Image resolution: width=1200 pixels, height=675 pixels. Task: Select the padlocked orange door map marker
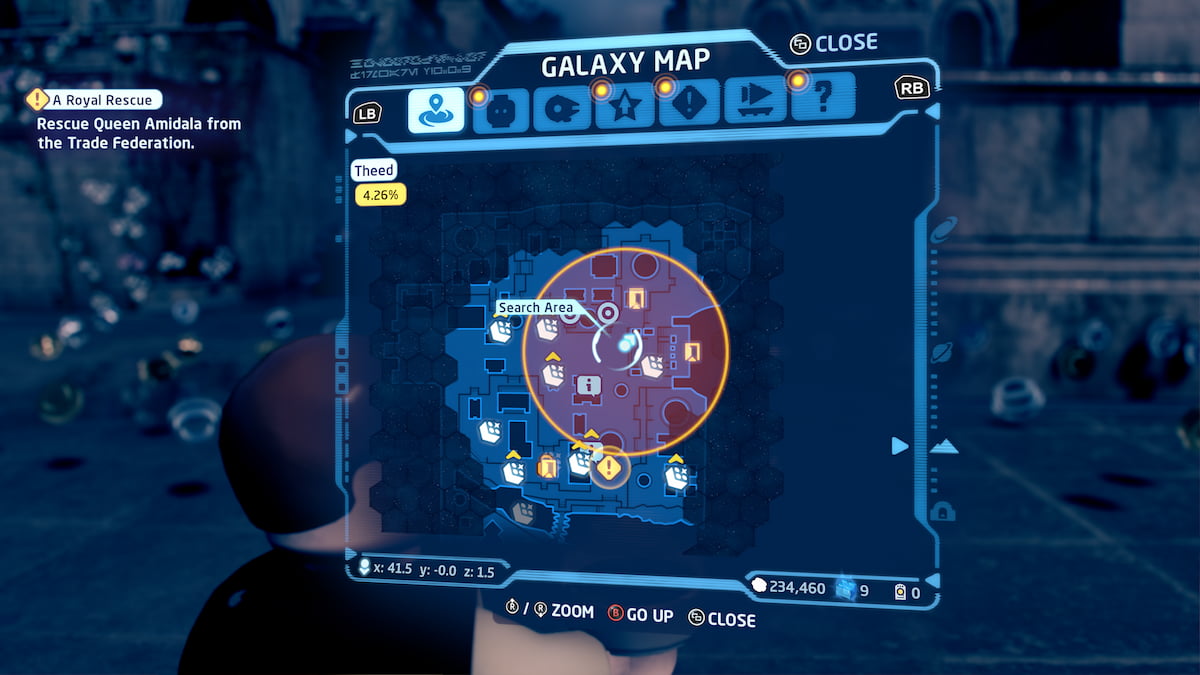coord(546,466)
